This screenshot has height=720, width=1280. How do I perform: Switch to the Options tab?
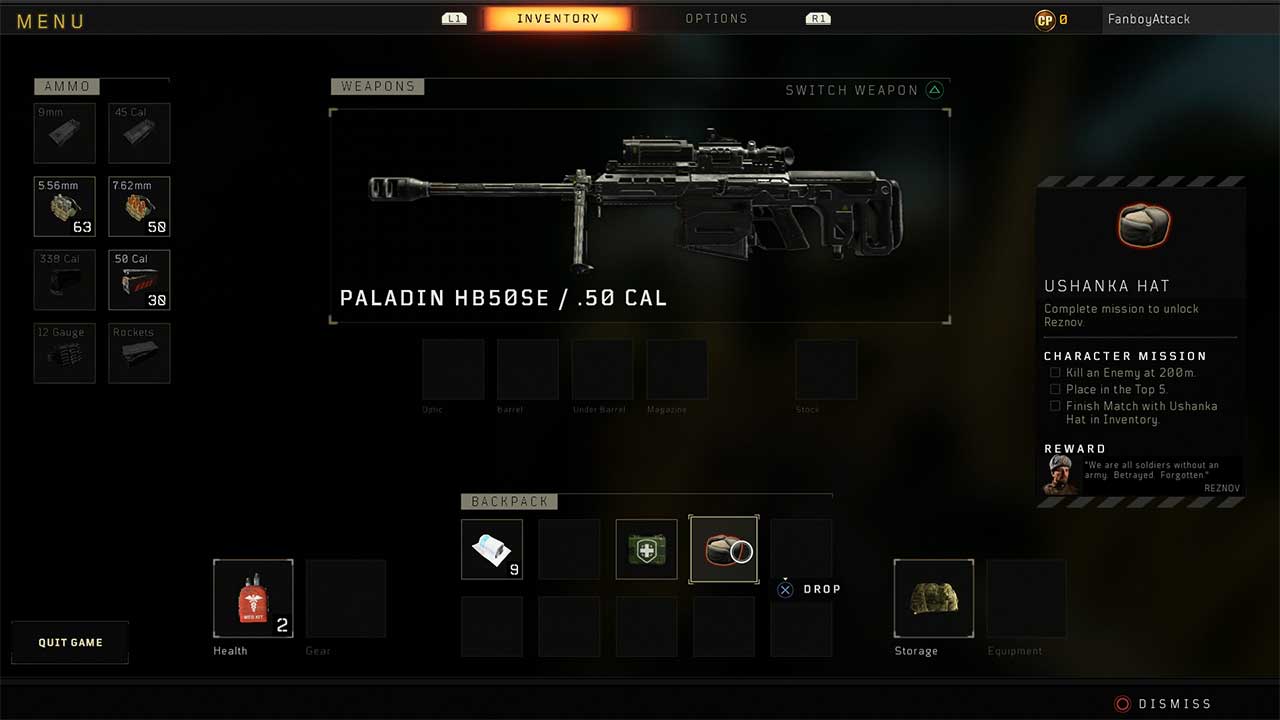click(716, 19)
